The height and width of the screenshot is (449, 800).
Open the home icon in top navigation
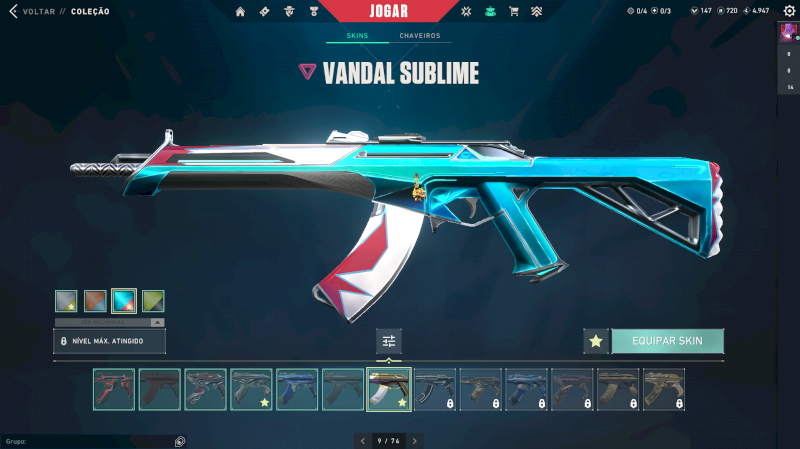pyautogui.click(x=240, y=12)
